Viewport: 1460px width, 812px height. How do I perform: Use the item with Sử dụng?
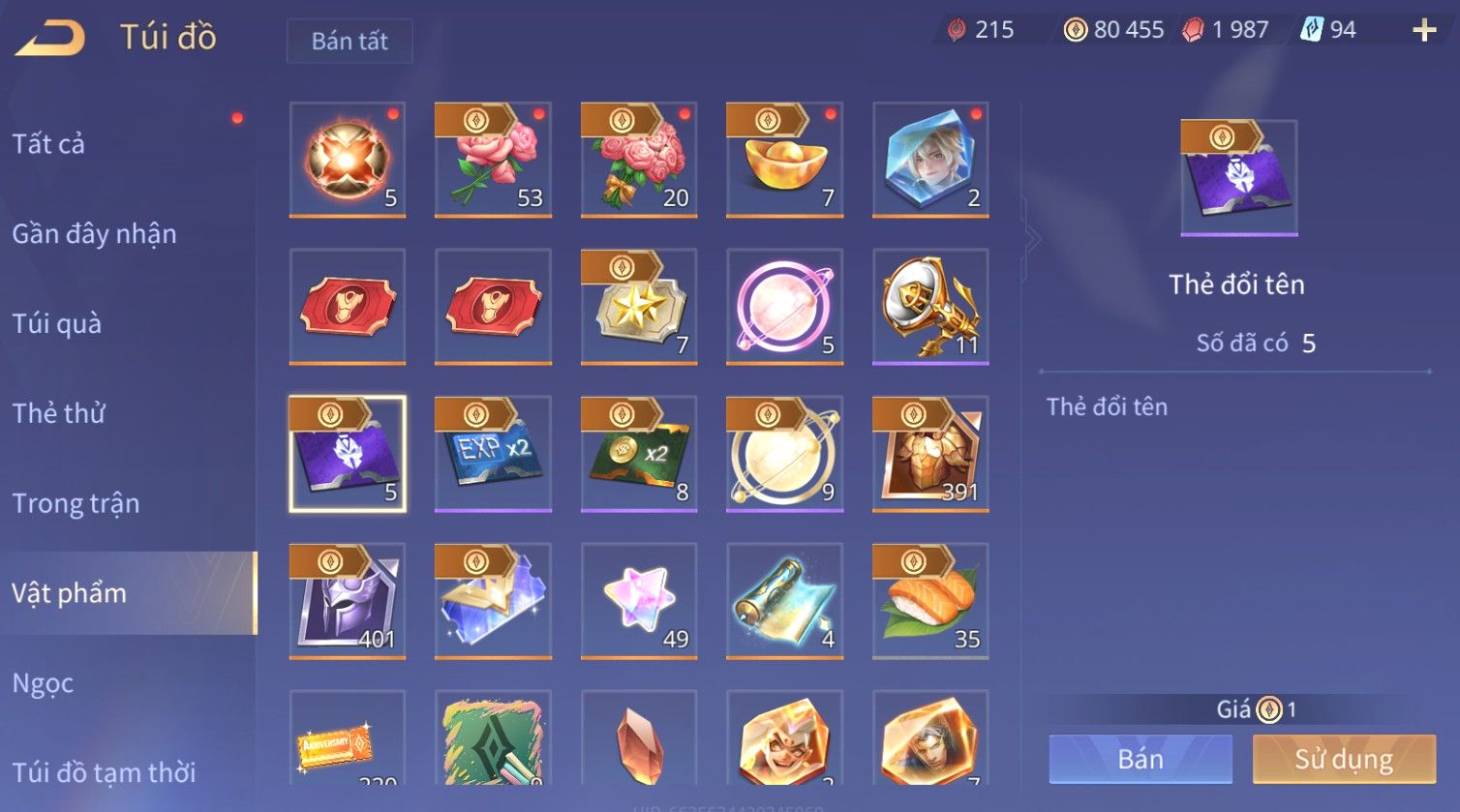(1344, 759)
